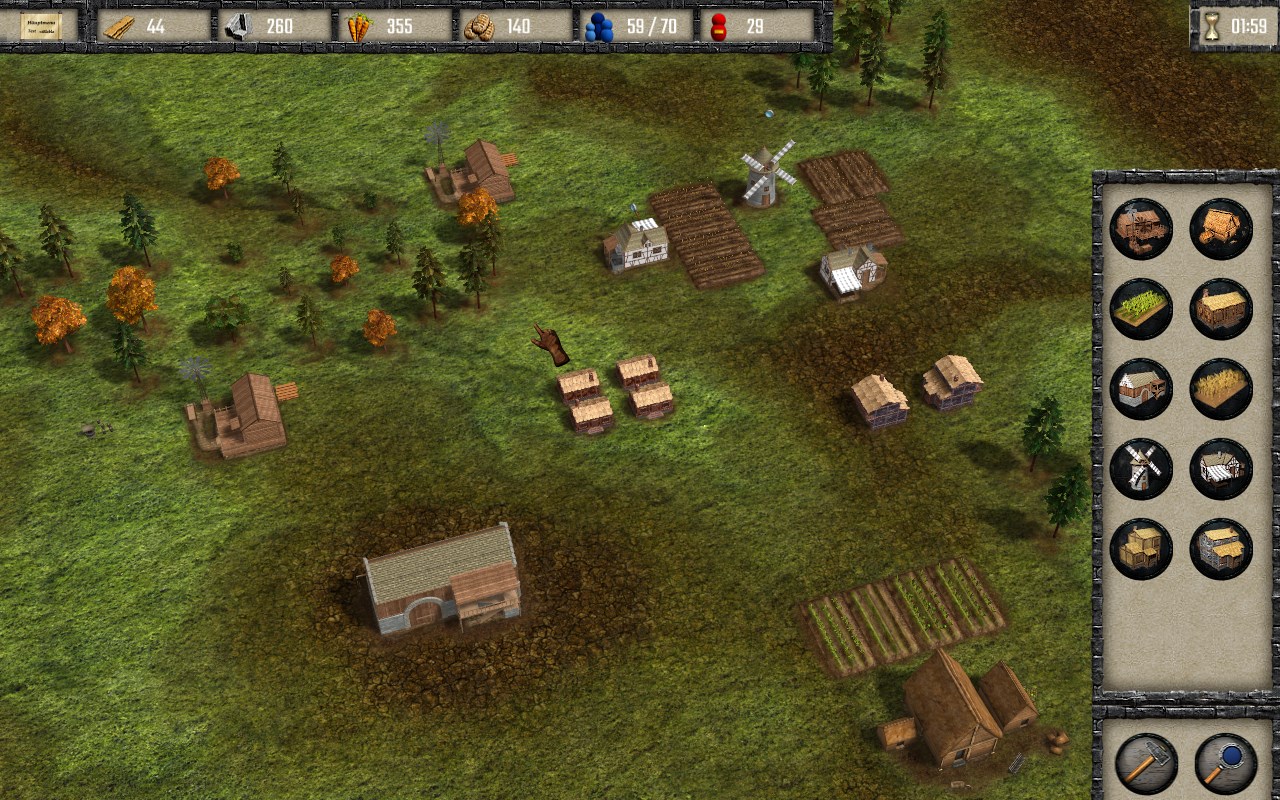
Task: Pick the thatched-roof wooden house icon
Action: pyautogui.click(x=1221, y=309)
